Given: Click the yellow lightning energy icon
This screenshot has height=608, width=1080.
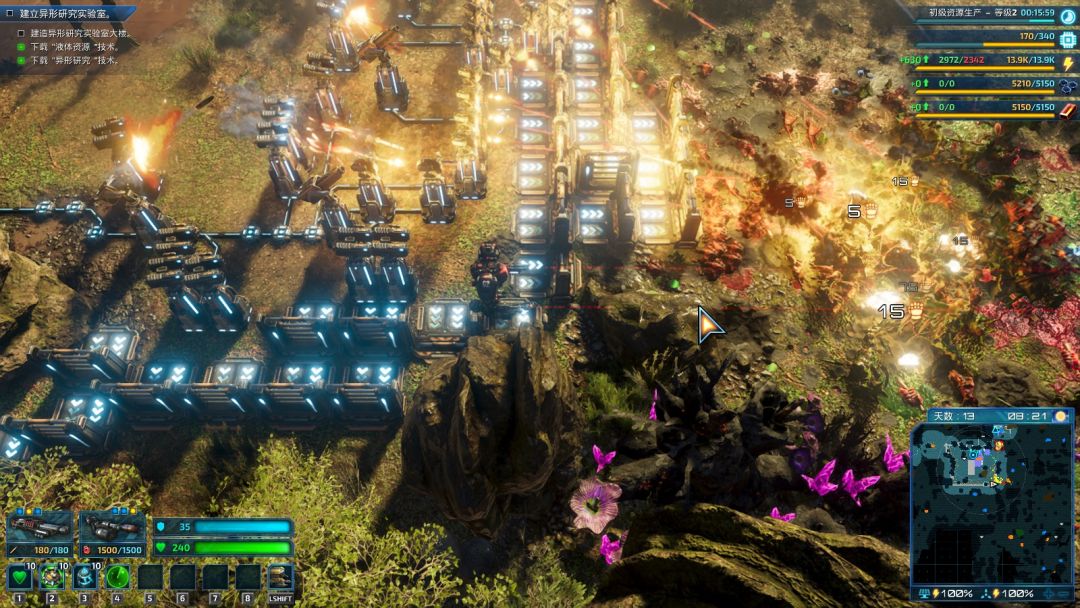Looking at the screenshot, I should point(1067,62).
